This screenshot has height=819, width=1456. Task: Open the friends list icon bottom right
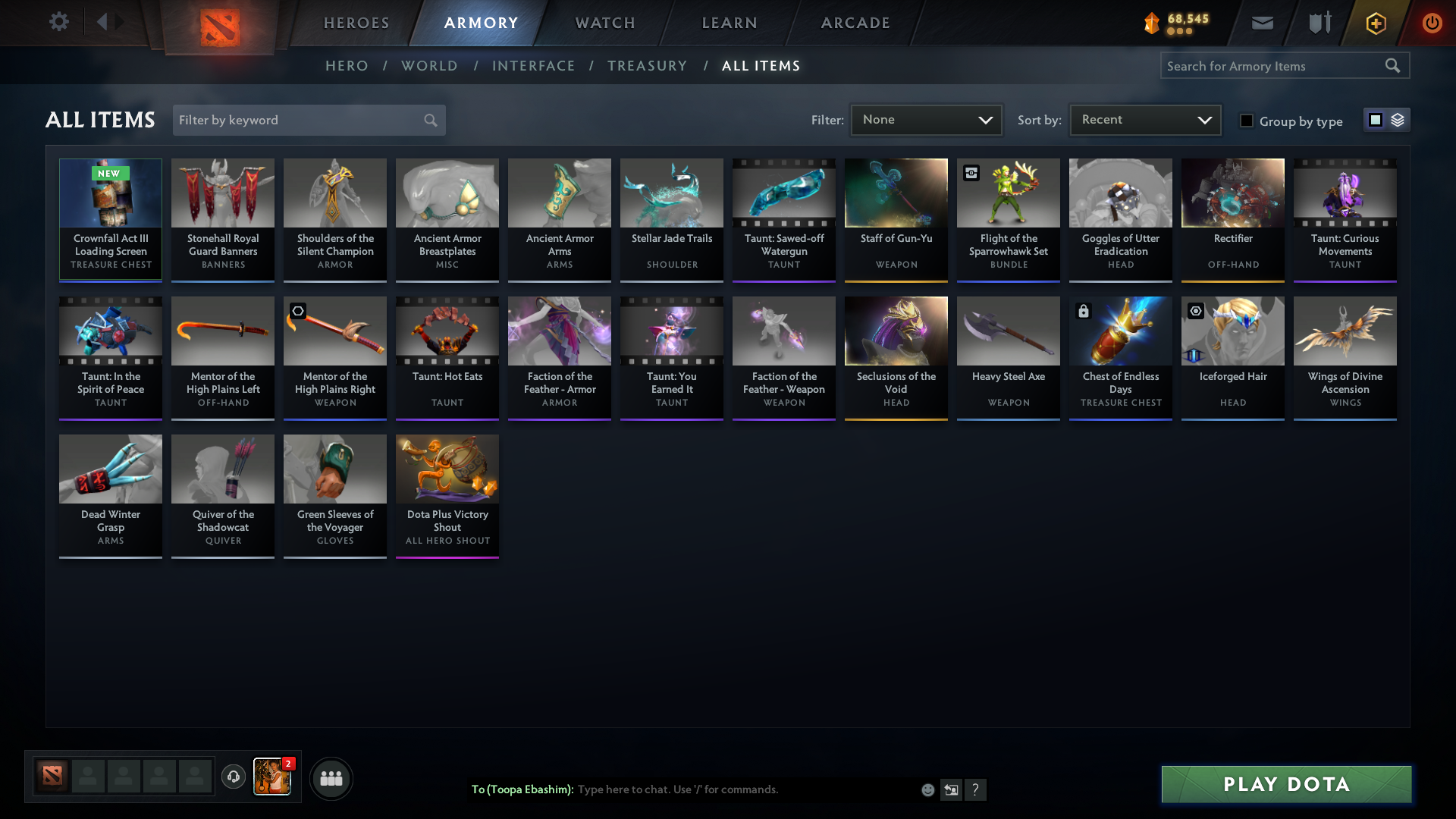click(331, 778)
